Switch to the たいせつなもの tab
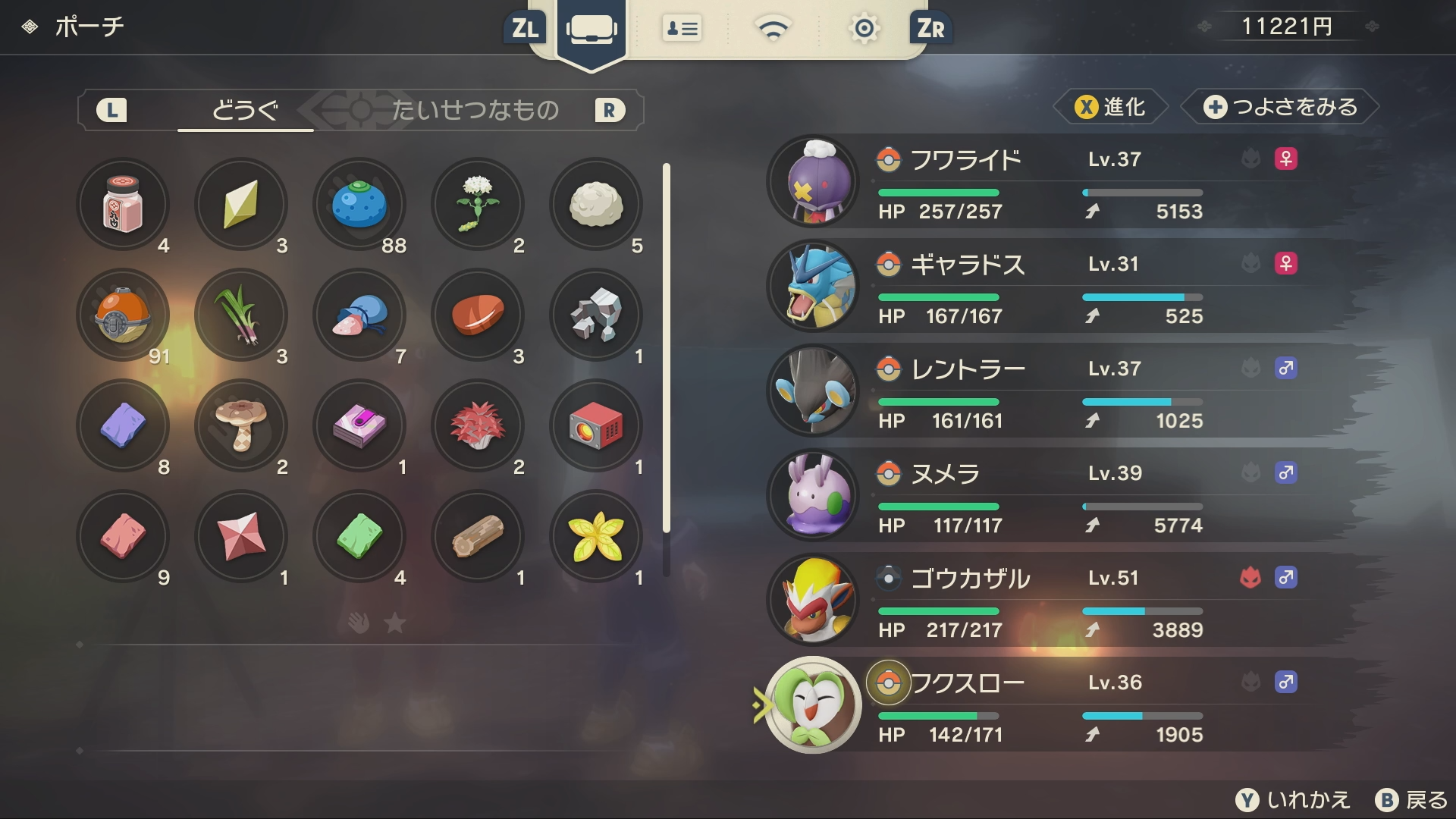1456x819 pixels. pos(475,111)
